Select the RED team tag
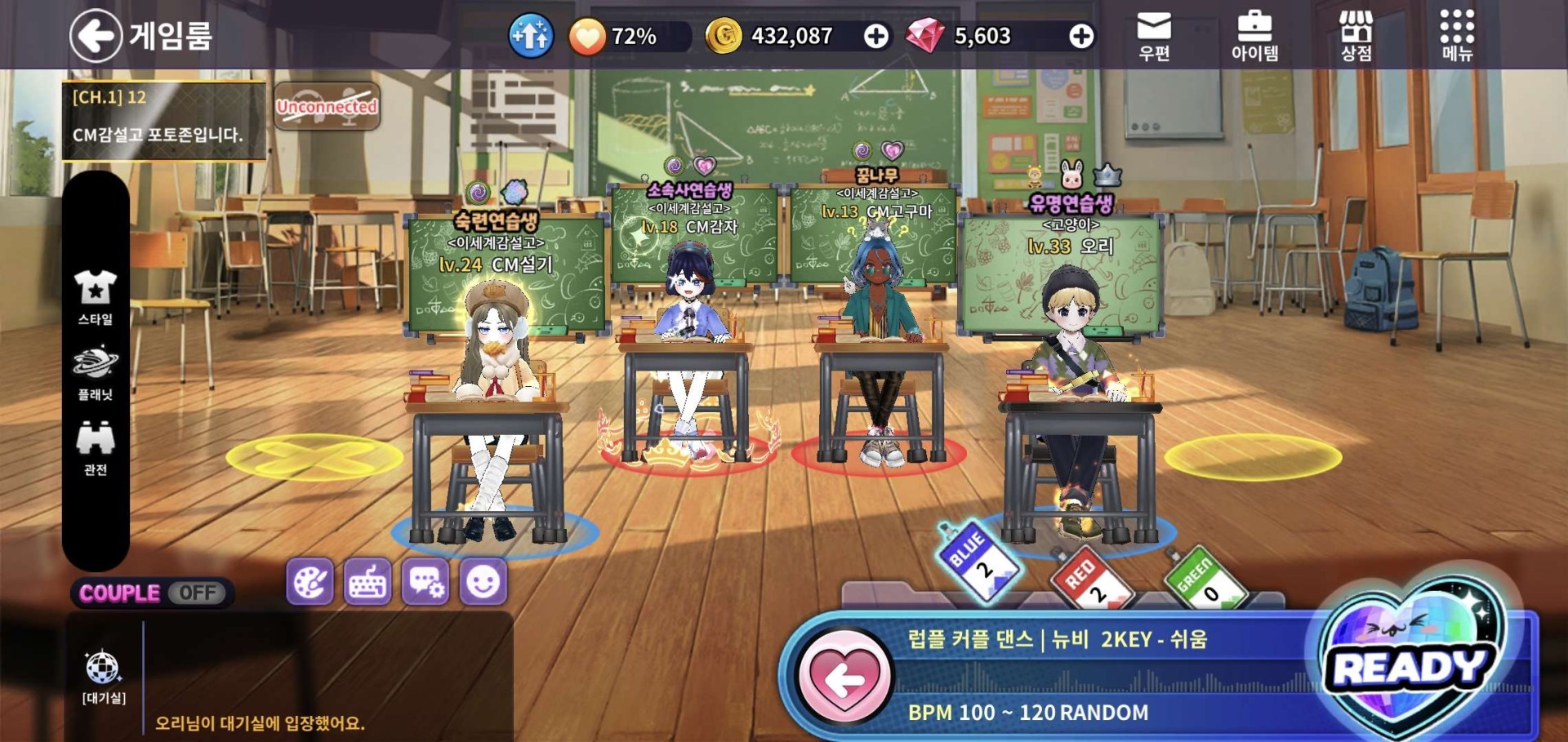1568x742 pixels. click(1089, 580)
